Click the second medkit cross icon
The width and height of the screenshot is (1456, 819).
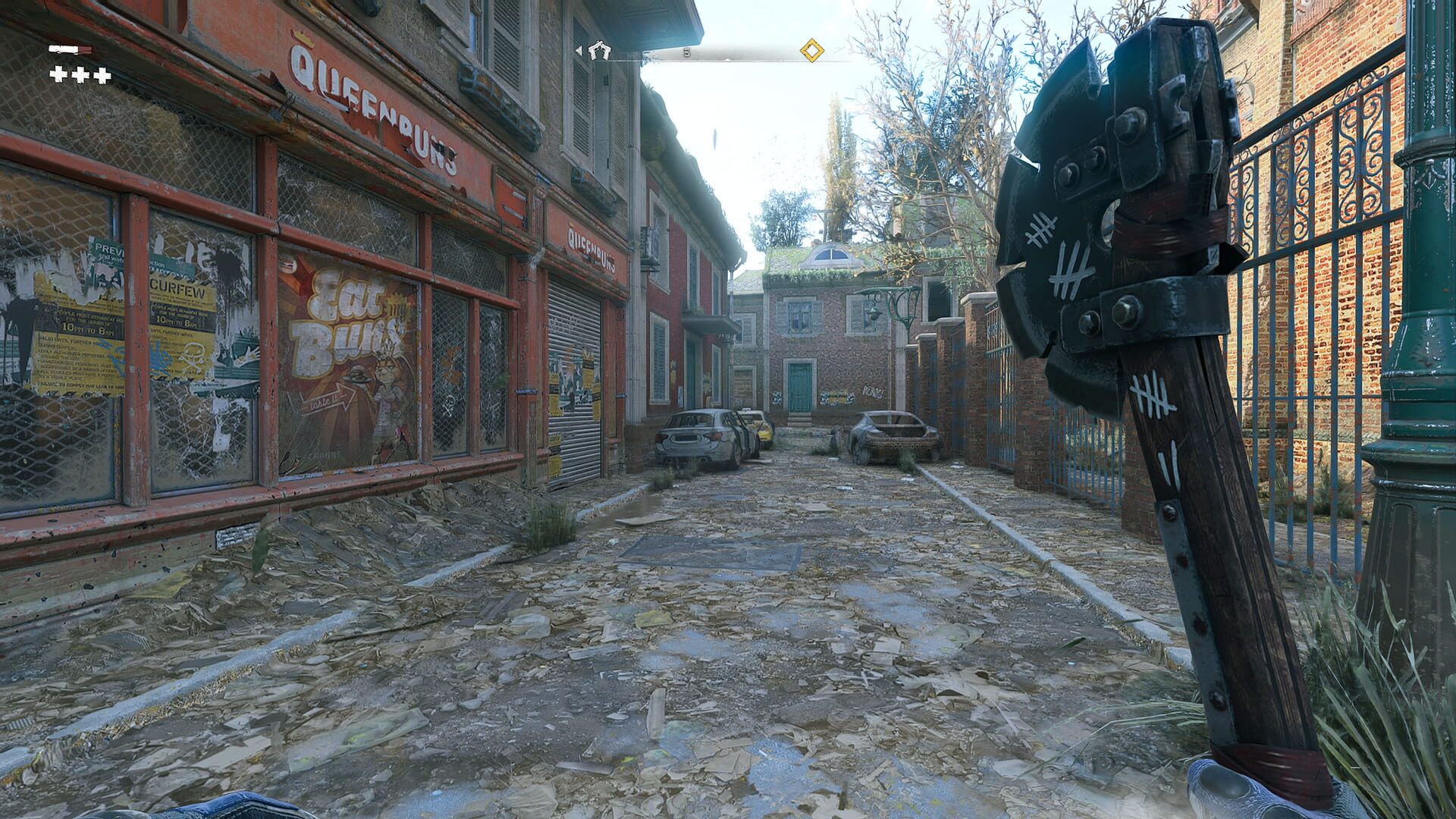tap(79, 74)
